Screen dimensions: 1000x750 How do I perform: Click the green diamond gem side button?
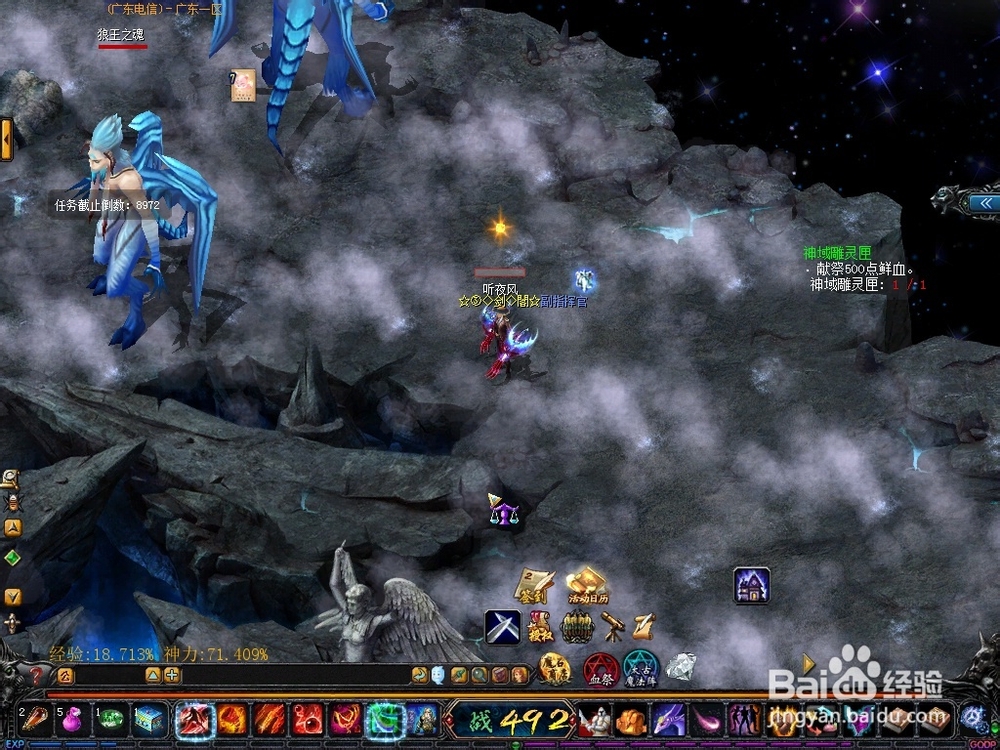click(x=12, y=557)
